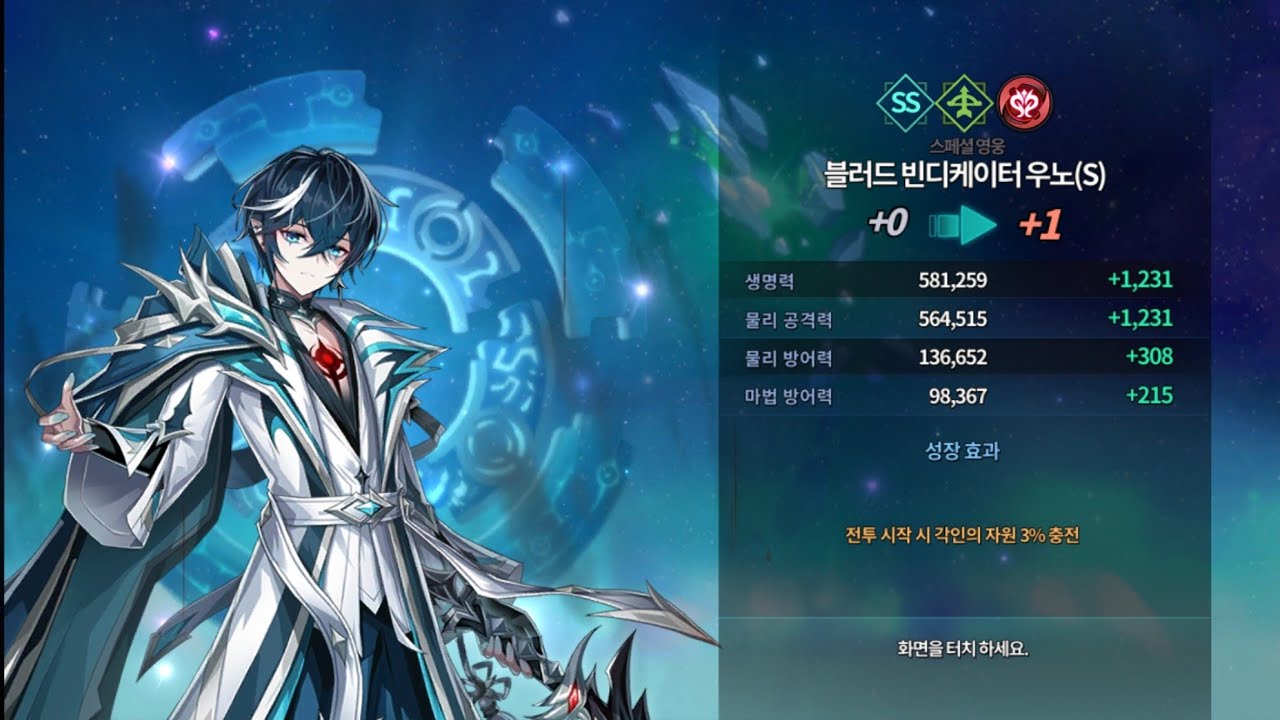Click the SS grade diamond icon
This screenshot has height=720, width=1280.
904,103
